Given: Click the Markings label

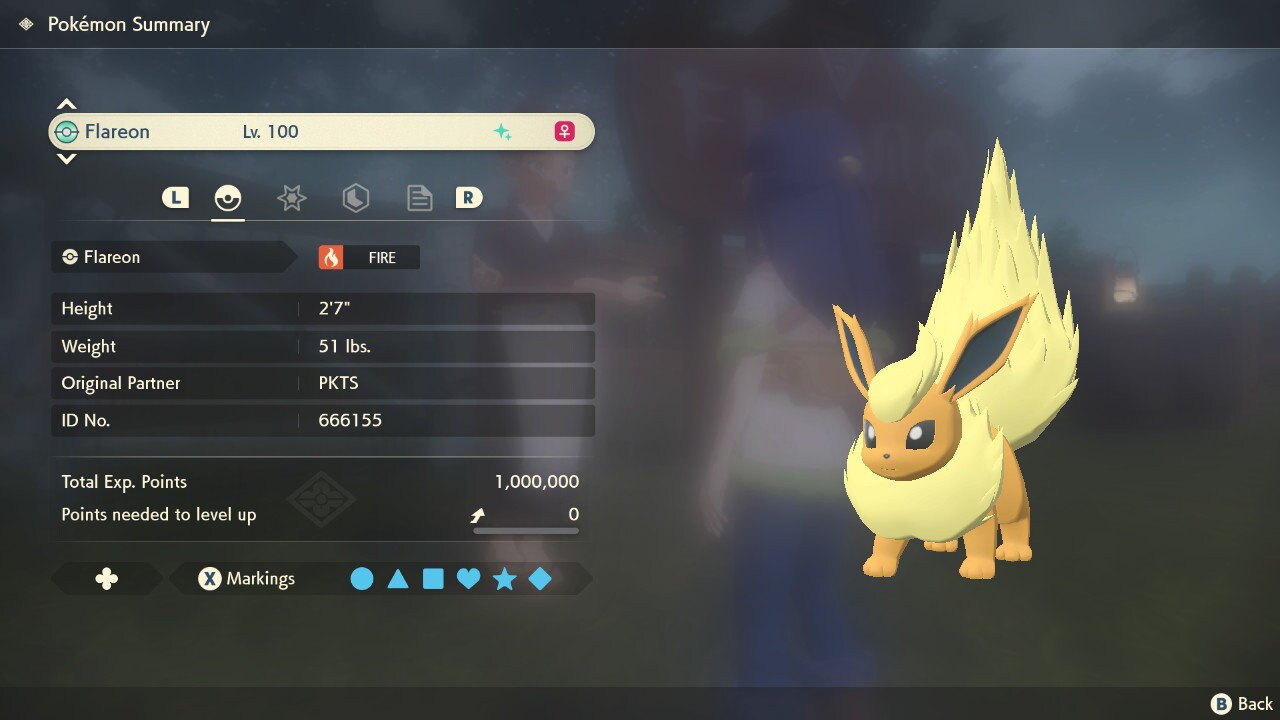Looking at the screenshot, I should (260, 579).
